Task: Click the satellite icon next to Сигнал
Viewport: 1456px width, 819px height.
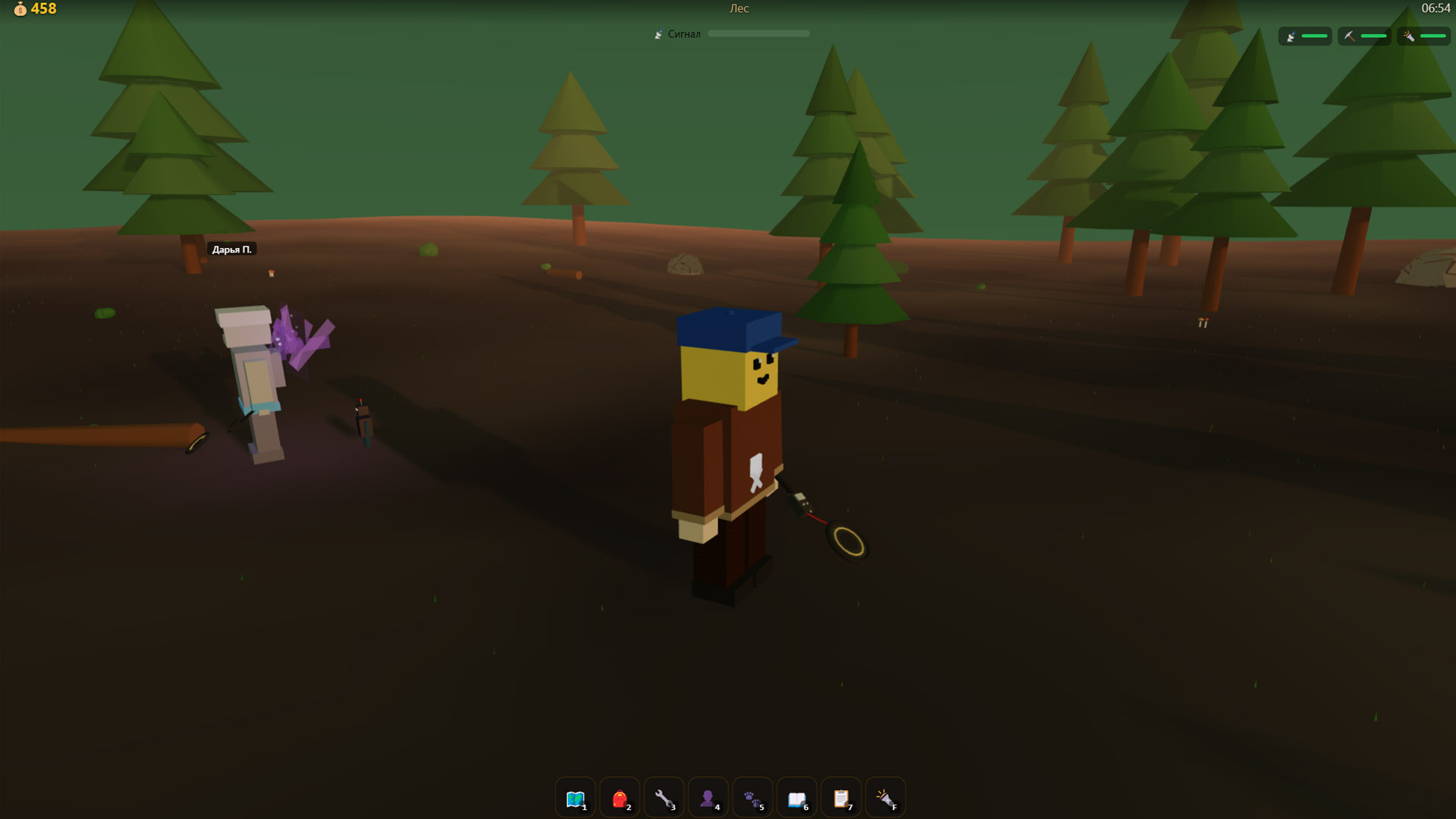Action: [x=658, y=33]
